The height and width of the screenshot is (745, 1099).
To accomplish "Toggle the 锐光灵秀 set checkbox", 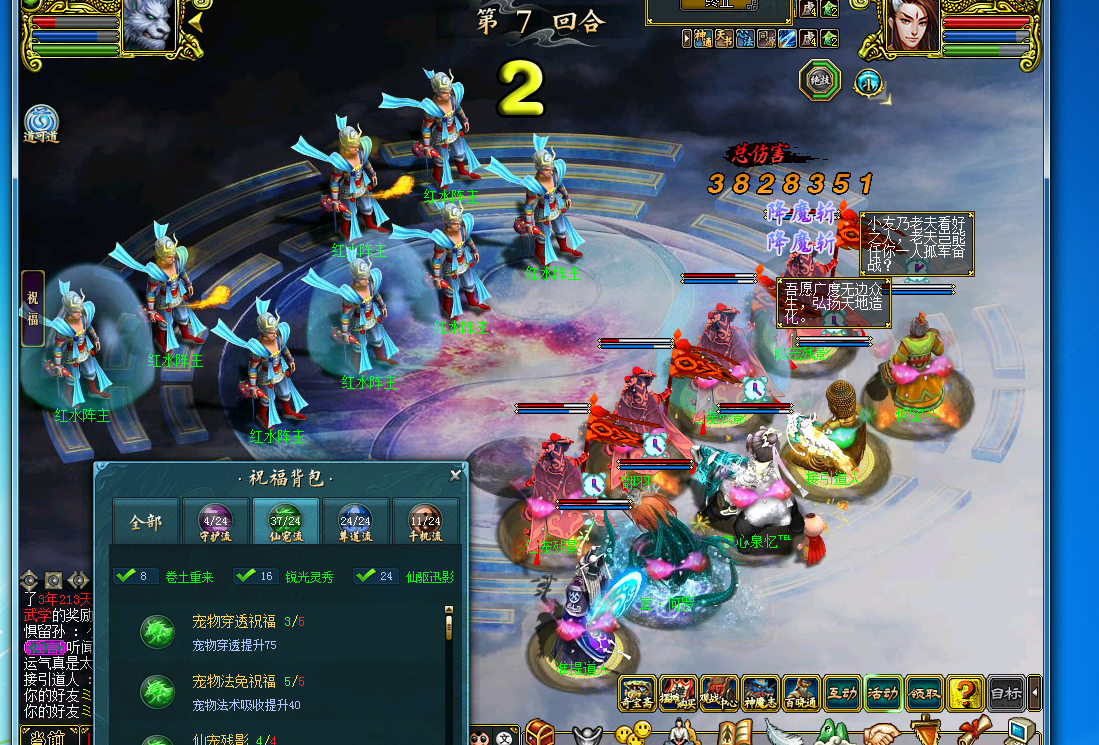I will (x=245, y=576).
